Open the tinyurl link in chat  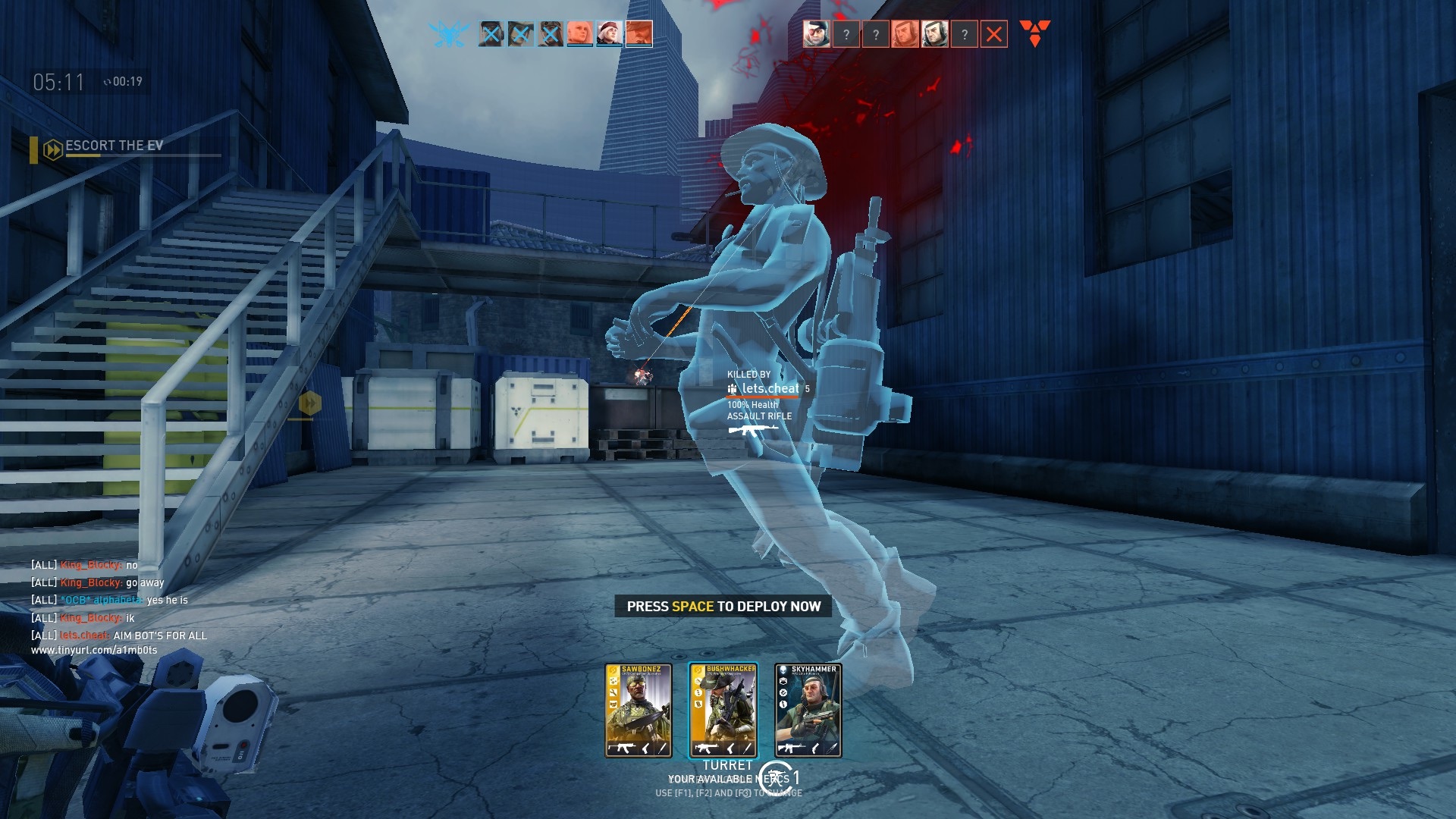coord(94,650)
